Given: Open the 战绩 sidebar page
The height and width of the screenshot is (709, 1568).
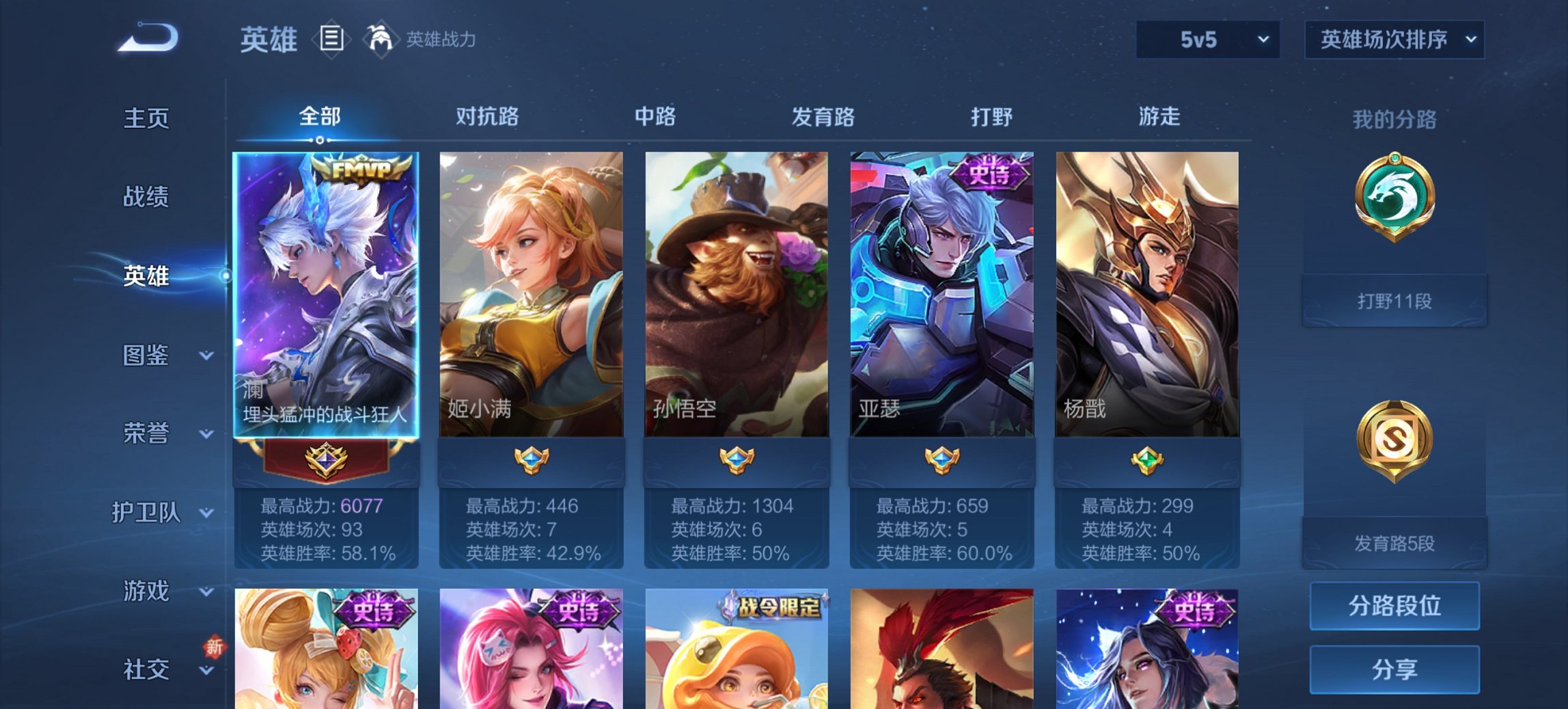Looking at the screenshot, I should pyautogui.click(x=145, y=198).
